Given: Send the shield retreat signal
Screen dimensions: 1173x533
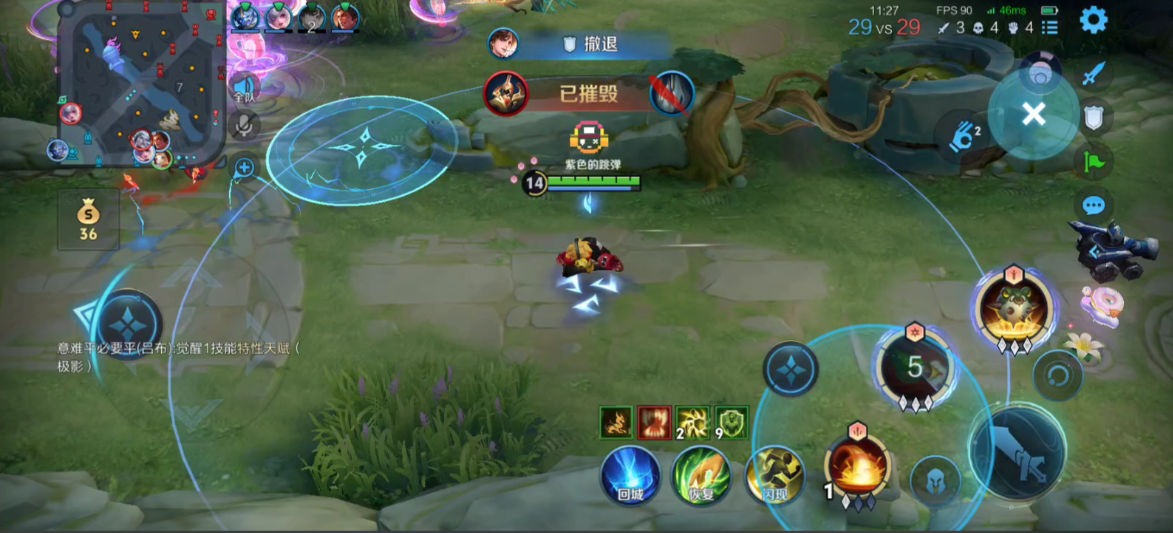Looking at the screenshot, I should pos(1094,117).
